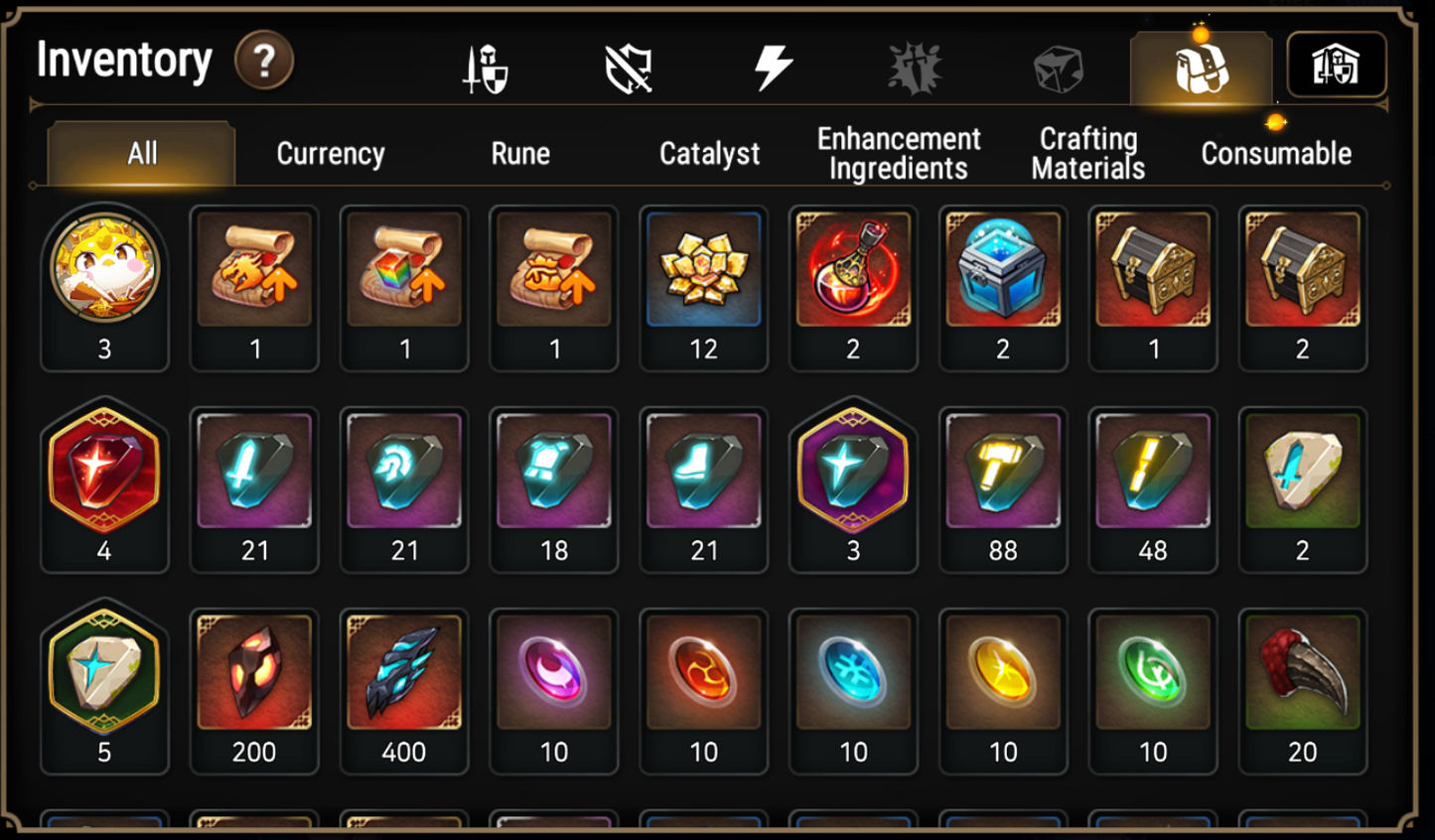Select the yellow bird token item
1435x840 pixels.
104,270
